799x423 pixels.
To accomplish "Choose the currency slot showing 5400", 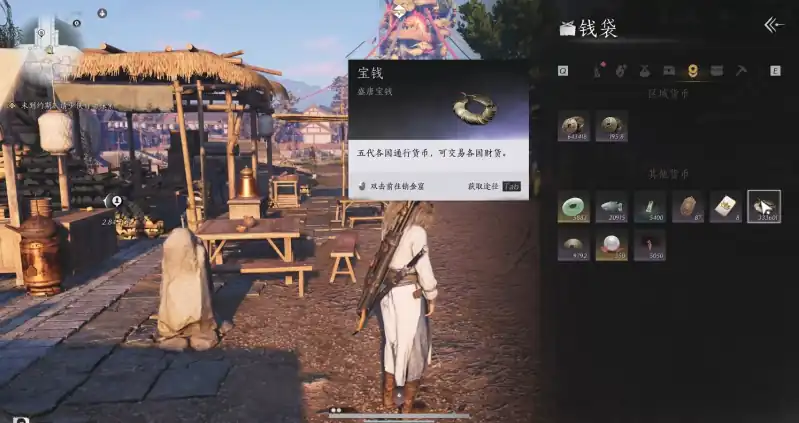I will (x=650, y=207).
